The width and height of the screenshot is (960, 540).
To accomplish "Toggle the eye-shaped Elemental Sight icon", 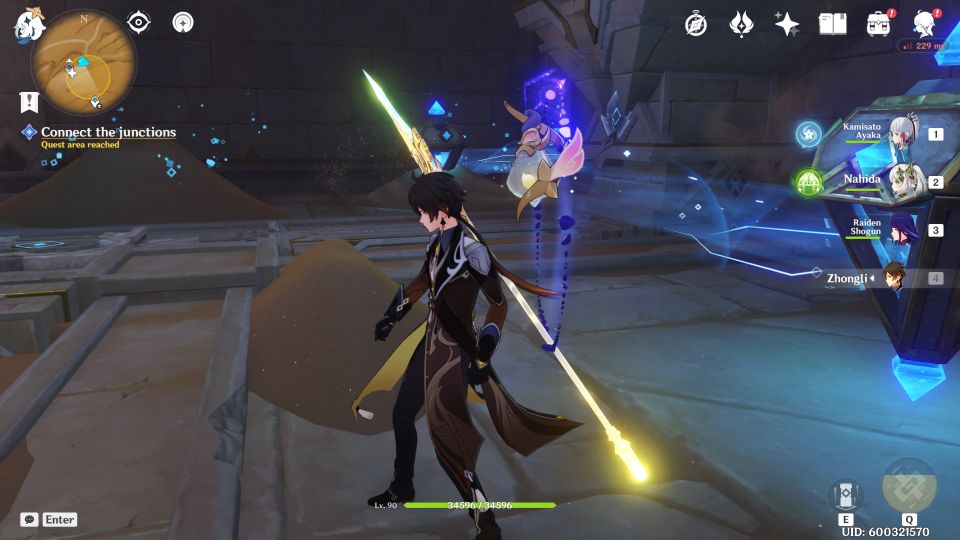I will pos(139,22).
